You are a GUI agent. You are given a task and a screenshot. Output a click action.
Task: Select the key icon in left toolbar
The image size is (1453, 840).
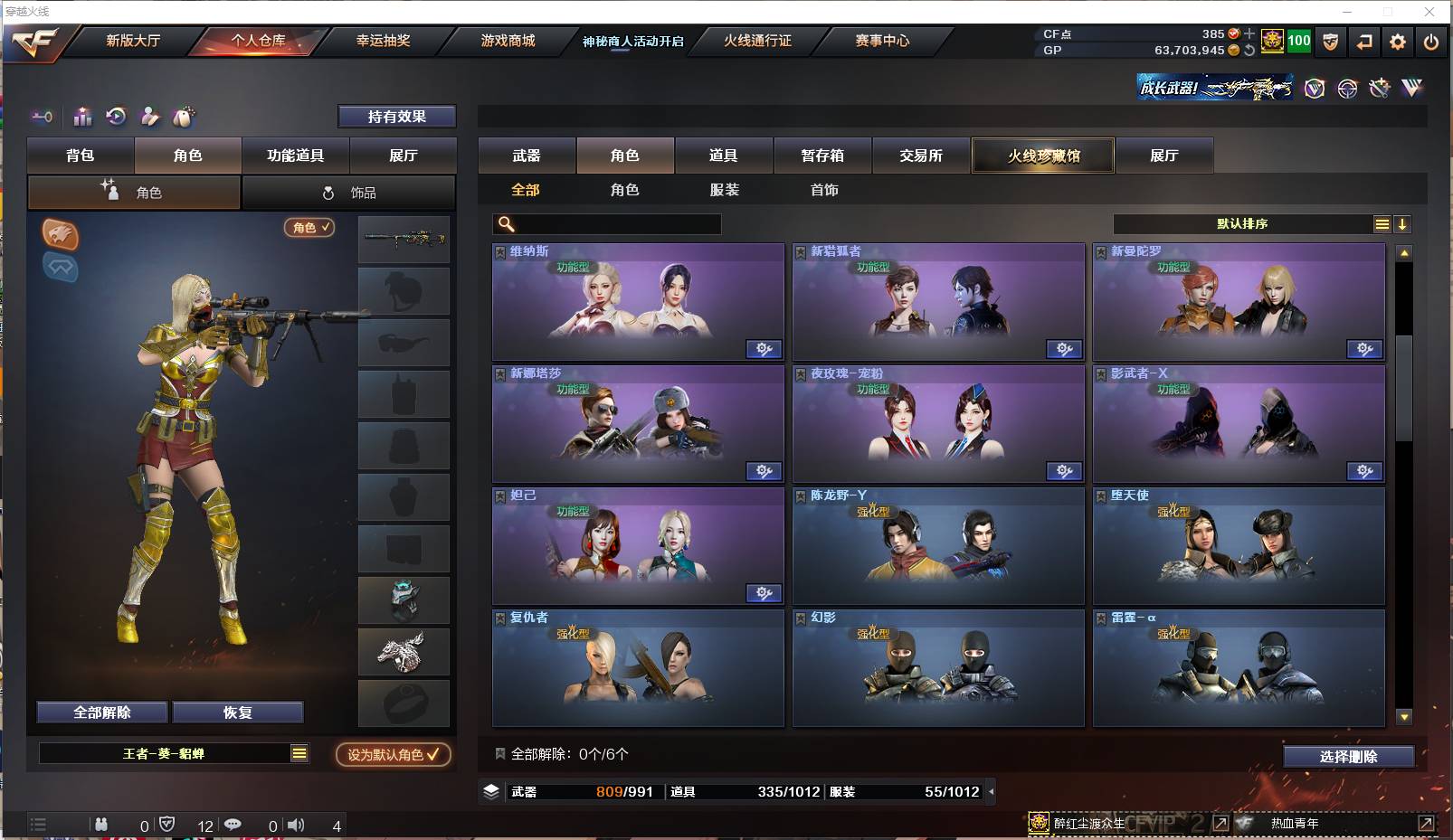pos(43,117)
